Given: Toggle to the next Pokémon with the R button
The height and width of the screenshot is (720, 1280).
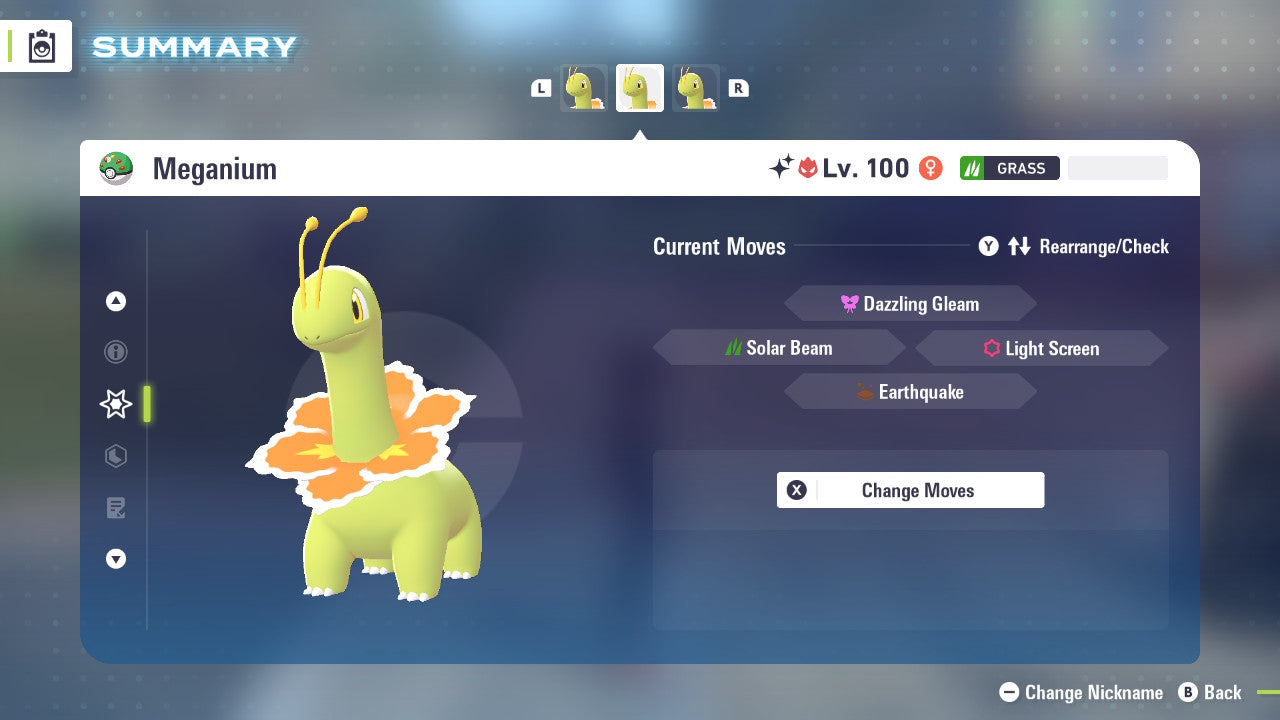Looking at the screenshot, I should point(738,87).
